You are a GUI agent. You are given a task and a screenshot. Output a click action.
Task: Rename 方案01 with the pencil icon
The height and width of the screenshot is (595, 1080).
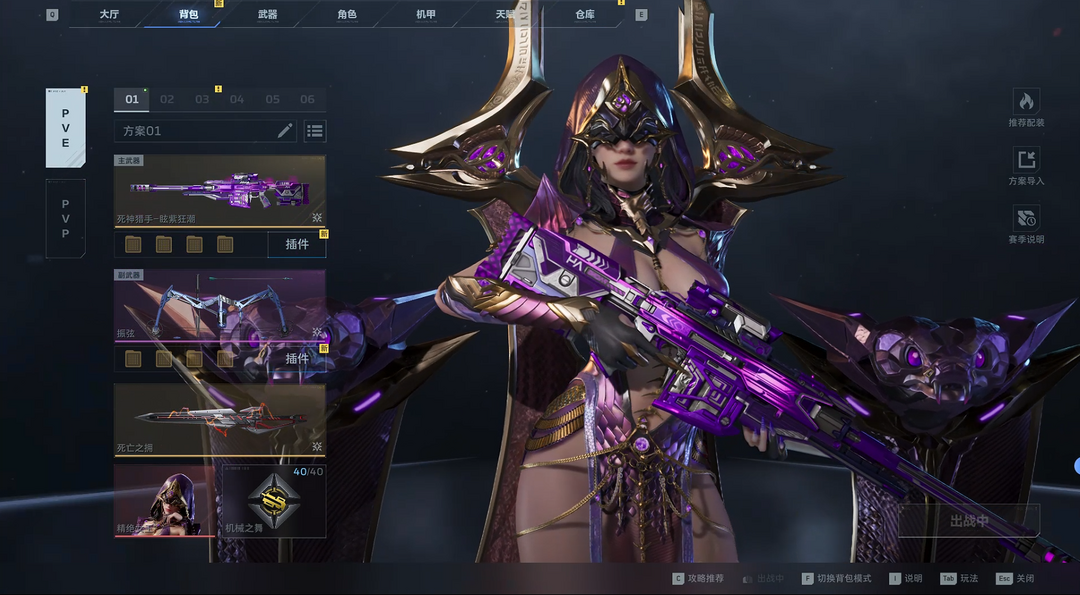click(285, 131)
